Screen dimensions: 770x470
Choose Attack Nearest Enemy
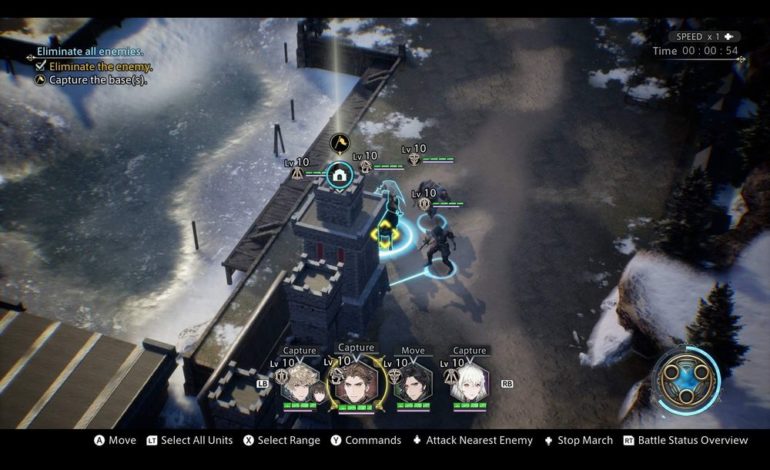(472, 440)
